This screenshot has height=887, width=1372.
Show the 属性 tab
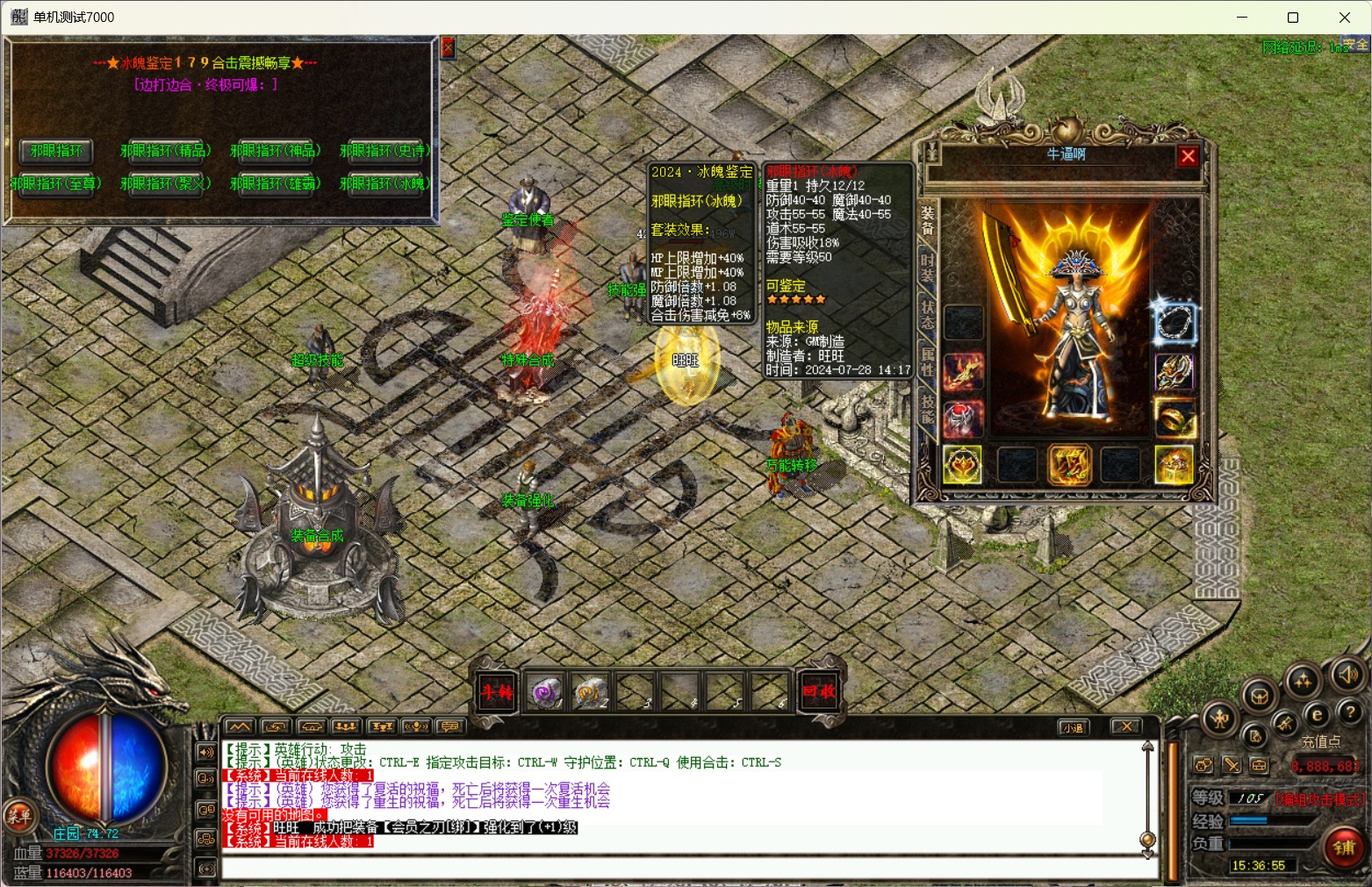coord(927,361)
